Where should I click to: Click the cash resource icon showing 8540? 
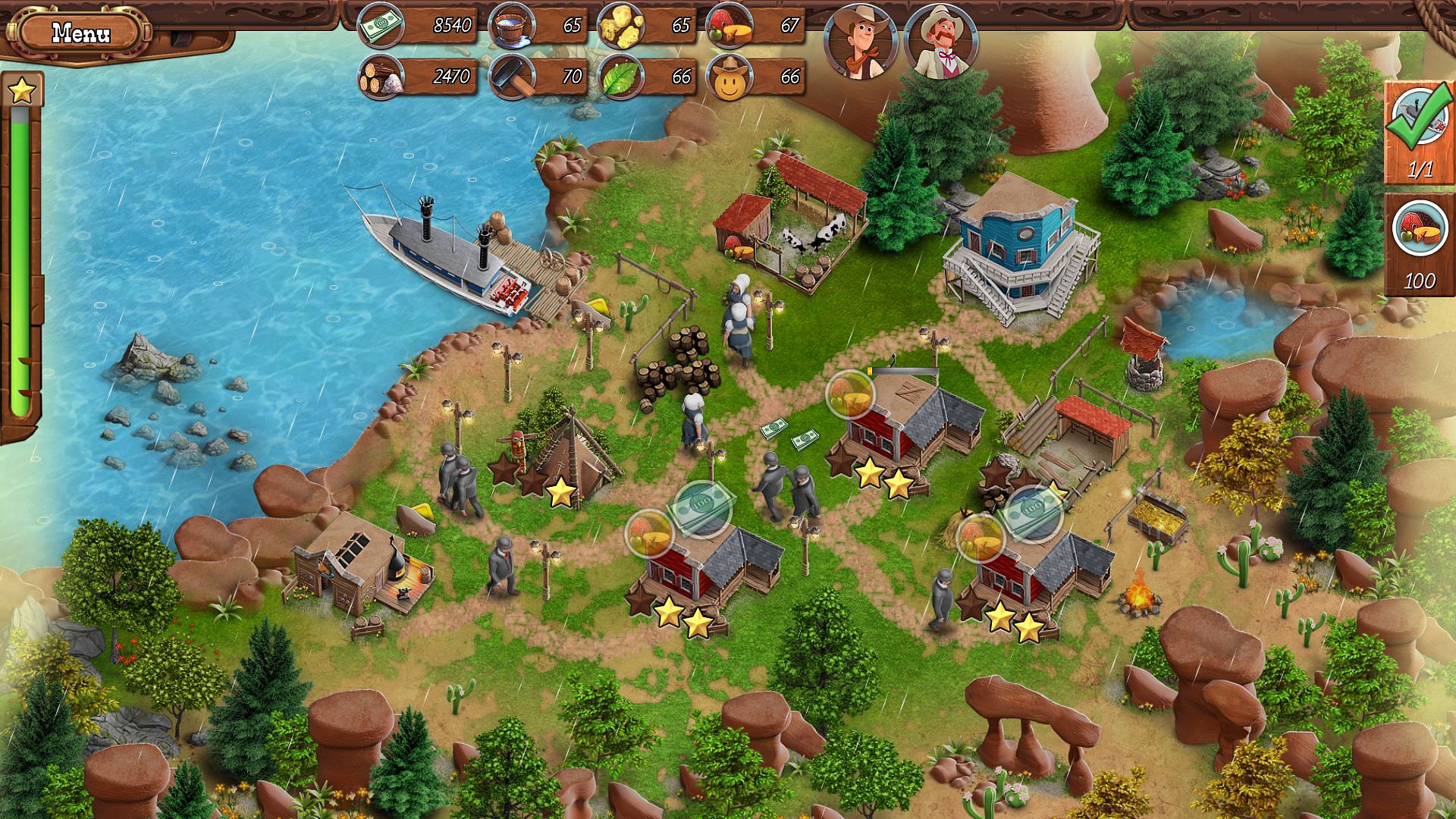379,24
